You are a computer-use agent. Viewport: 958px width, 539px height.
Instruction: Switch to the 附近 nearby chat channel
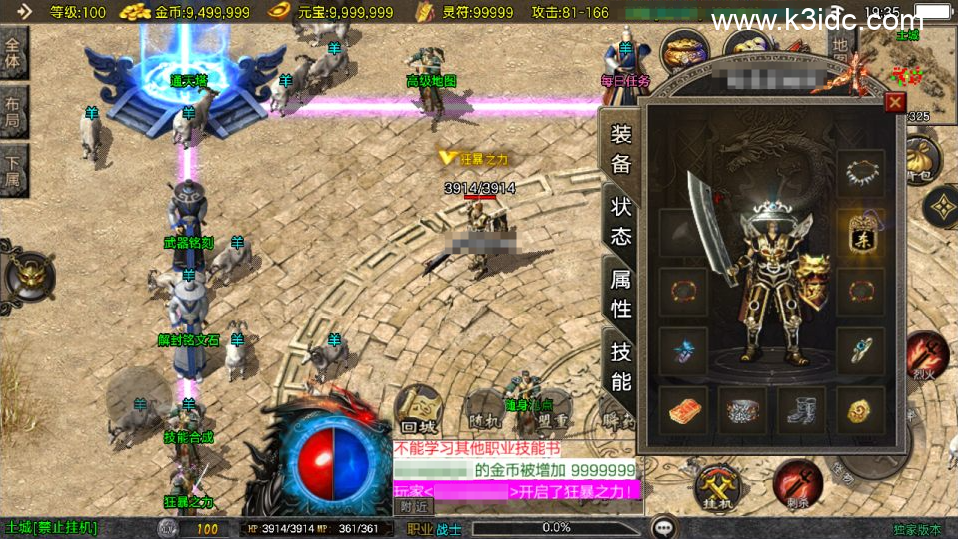click(411, 506)
